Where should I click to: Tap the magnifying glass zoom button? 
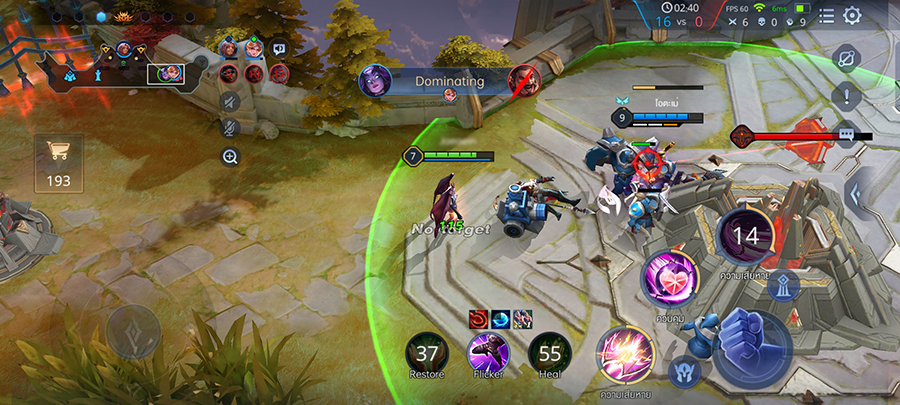coord(230,157)
